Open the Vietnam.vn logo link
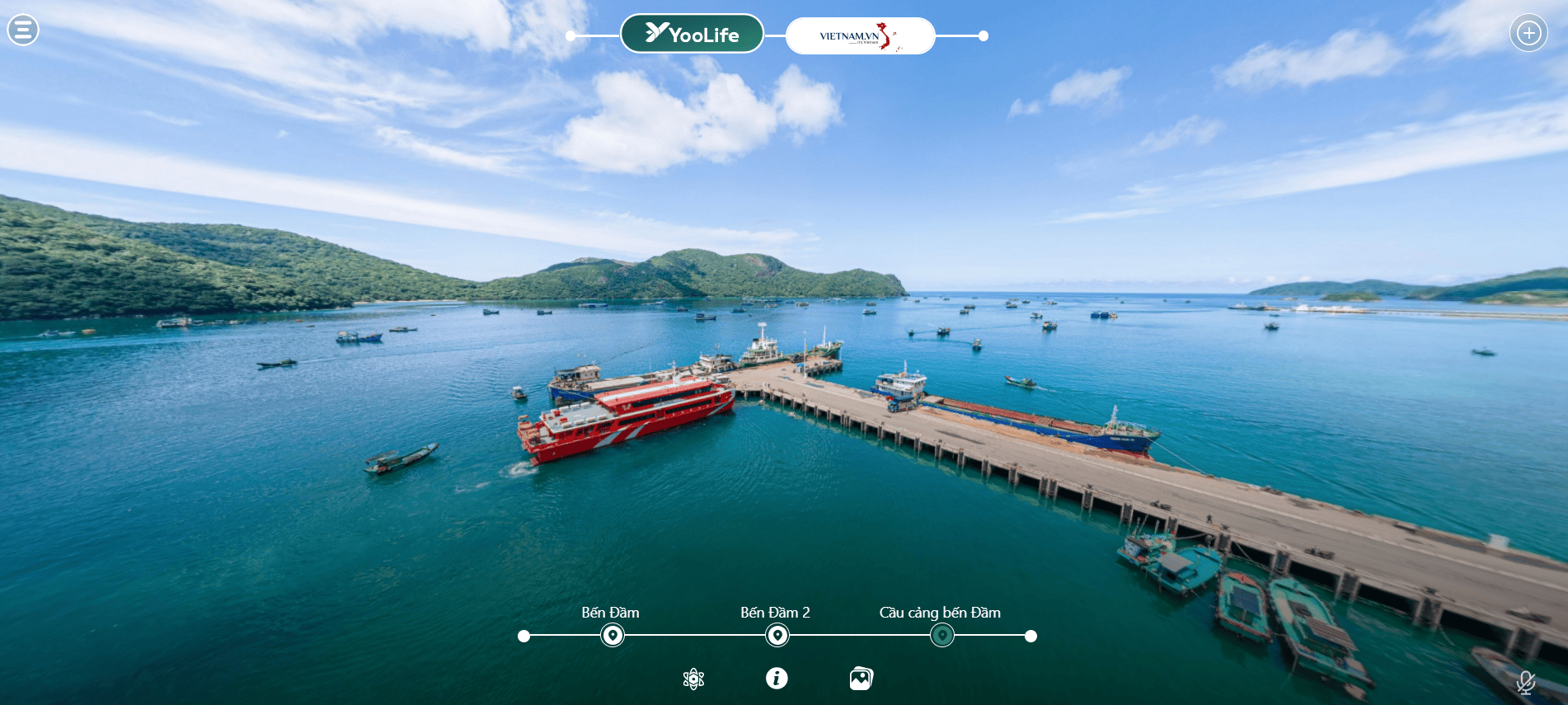 (860, 36)
